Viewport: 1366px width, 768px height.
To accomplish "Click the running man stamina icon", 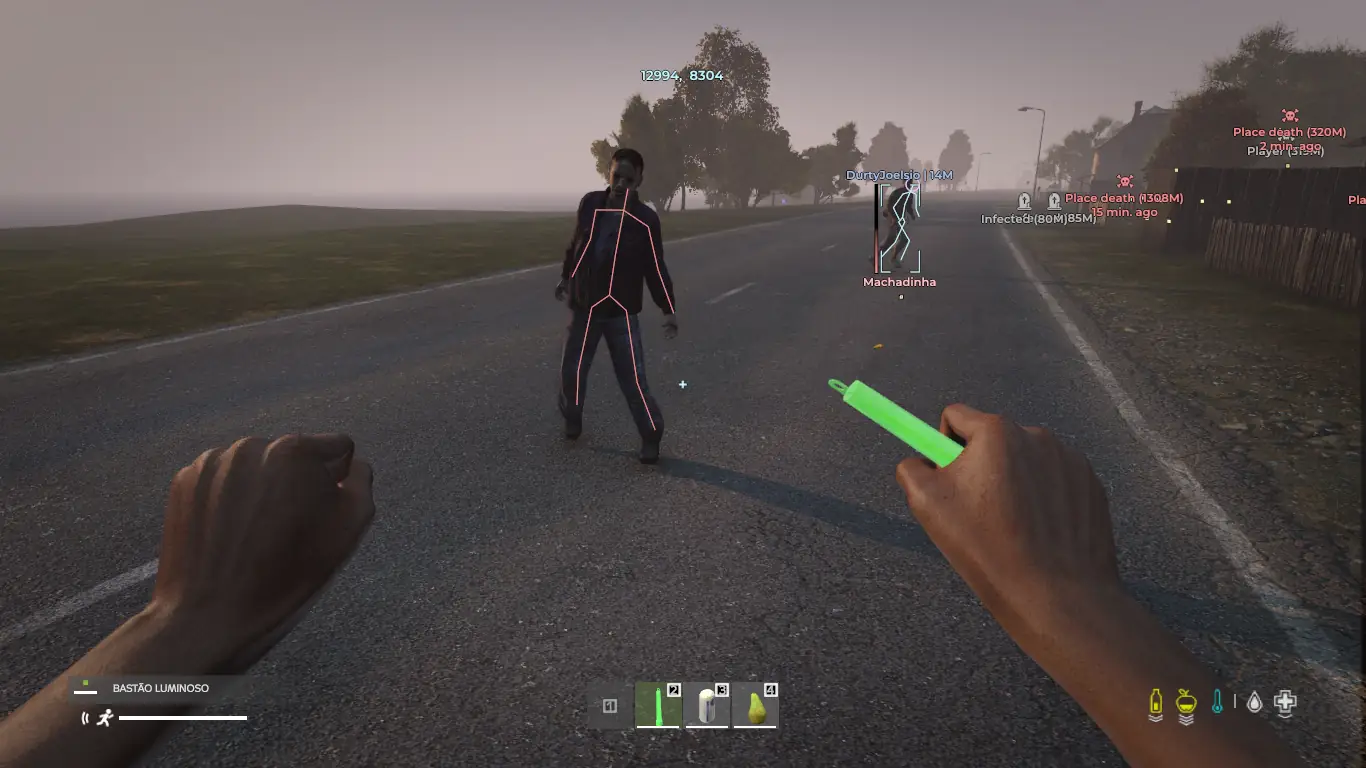I will point(105,717).
